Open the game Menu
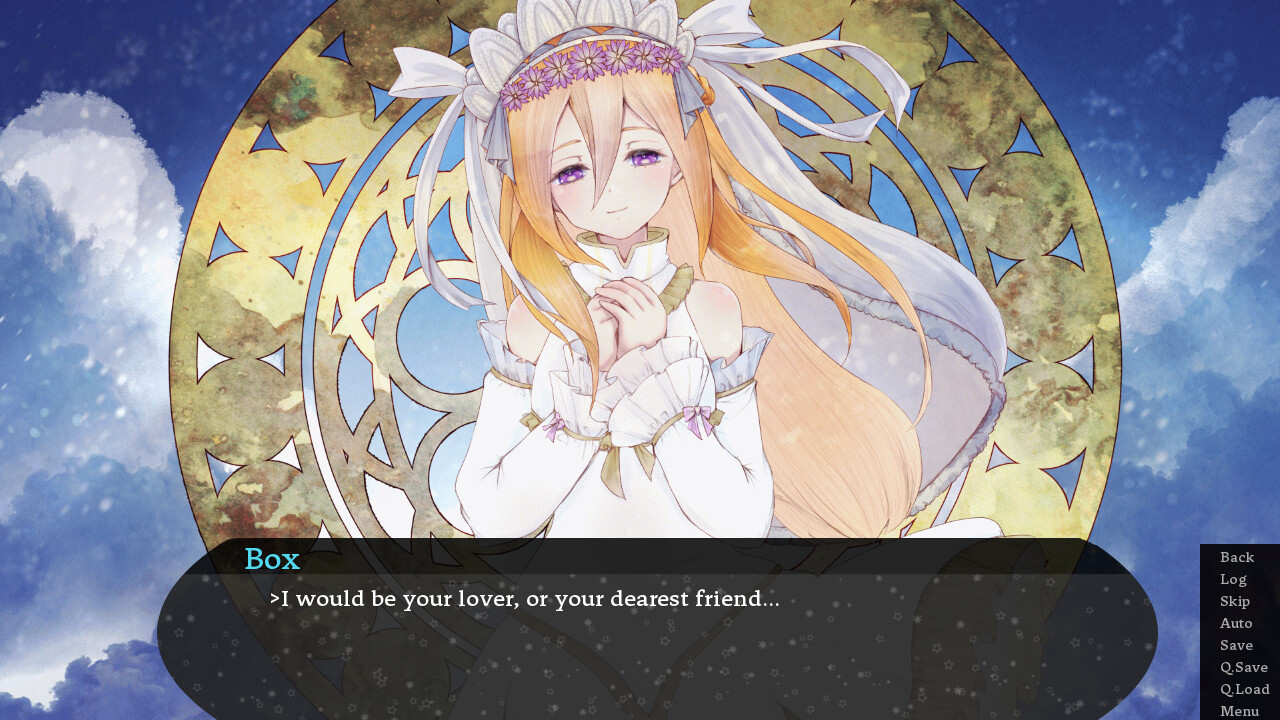The height and width of the screenshot is (720, 1280). pyautogui.click(x=1239, y=710)
